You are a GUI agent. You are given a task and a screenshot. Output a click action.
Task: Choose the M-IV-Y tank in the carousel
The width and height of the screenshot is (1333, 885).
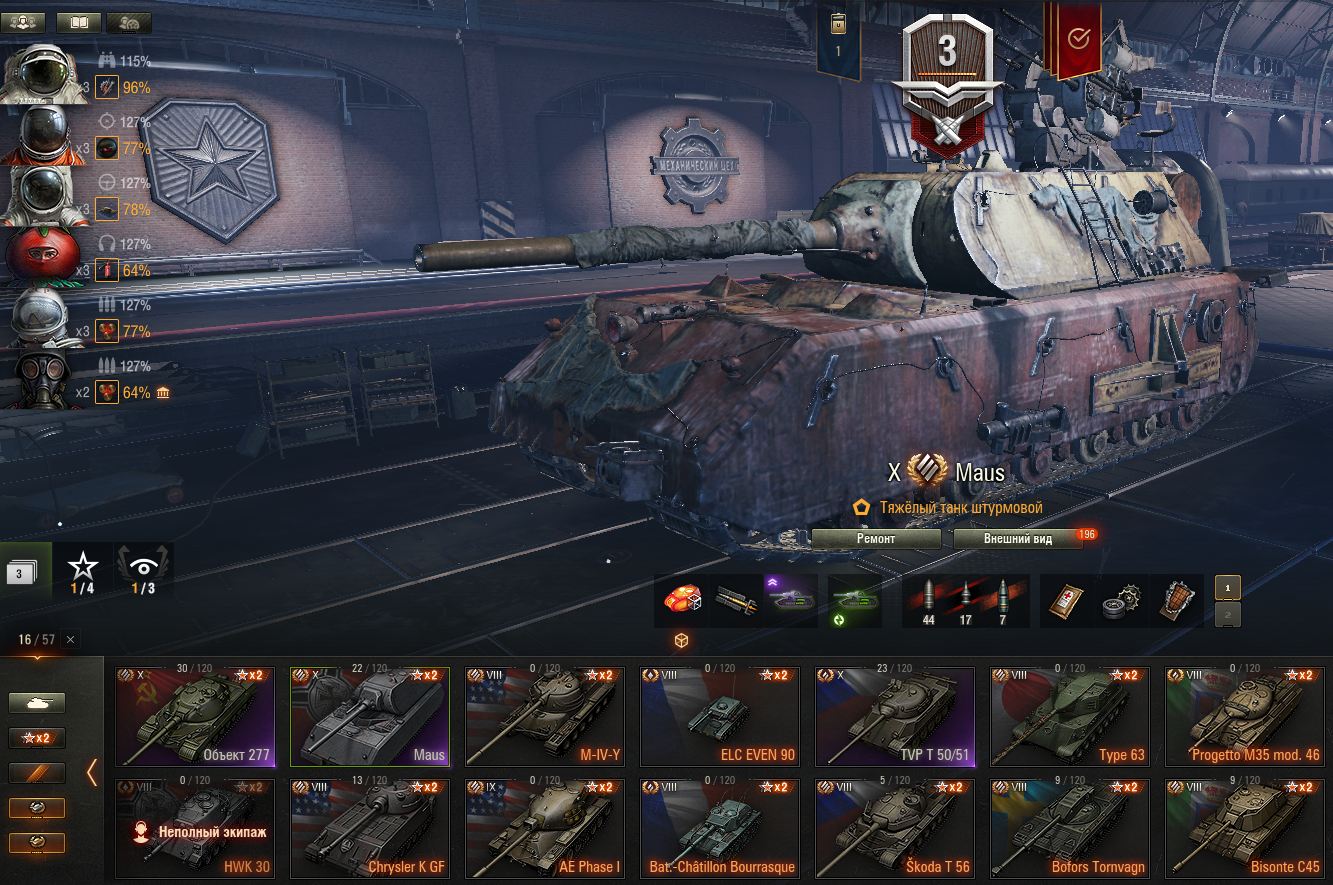click(545, 716)
